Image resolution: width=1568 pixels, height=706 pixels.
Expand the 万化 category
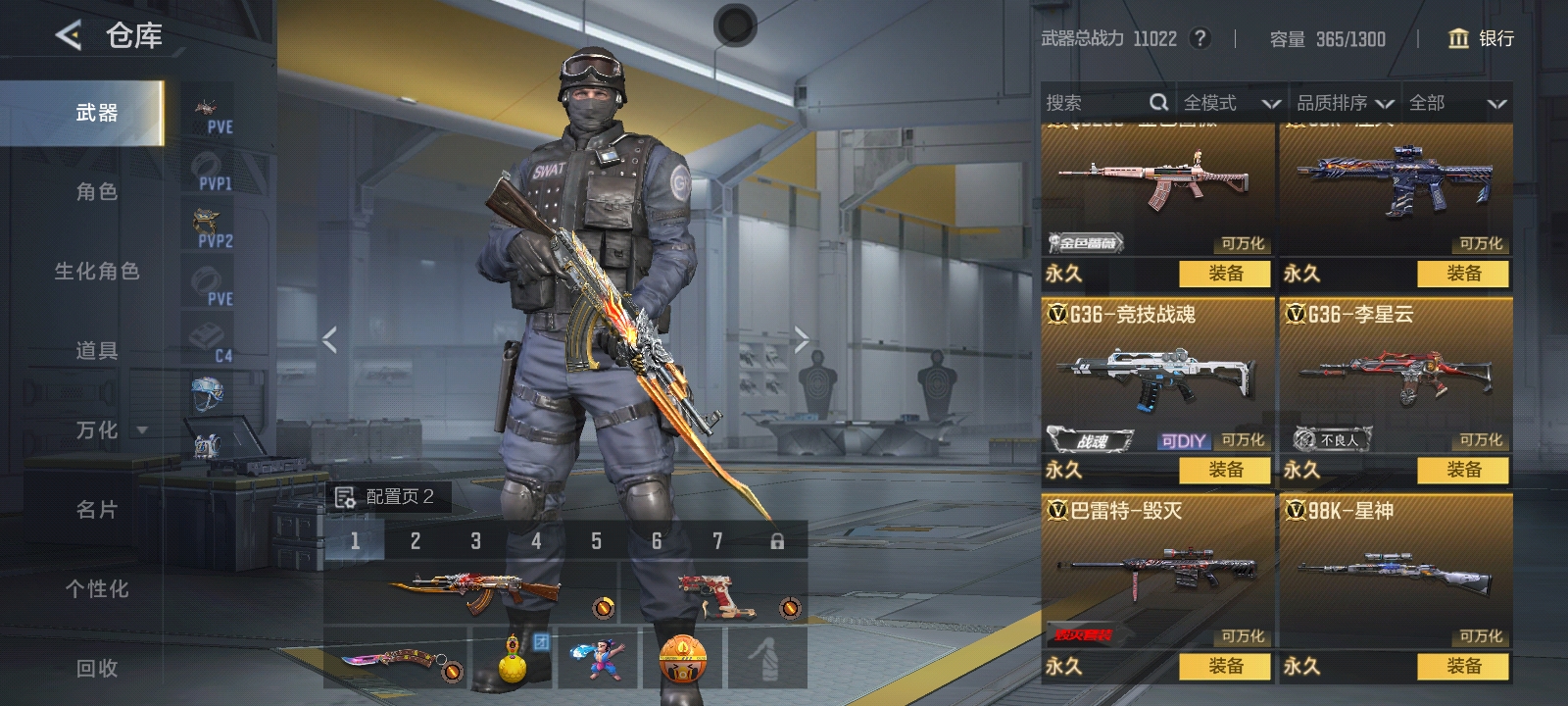[110, 429]
